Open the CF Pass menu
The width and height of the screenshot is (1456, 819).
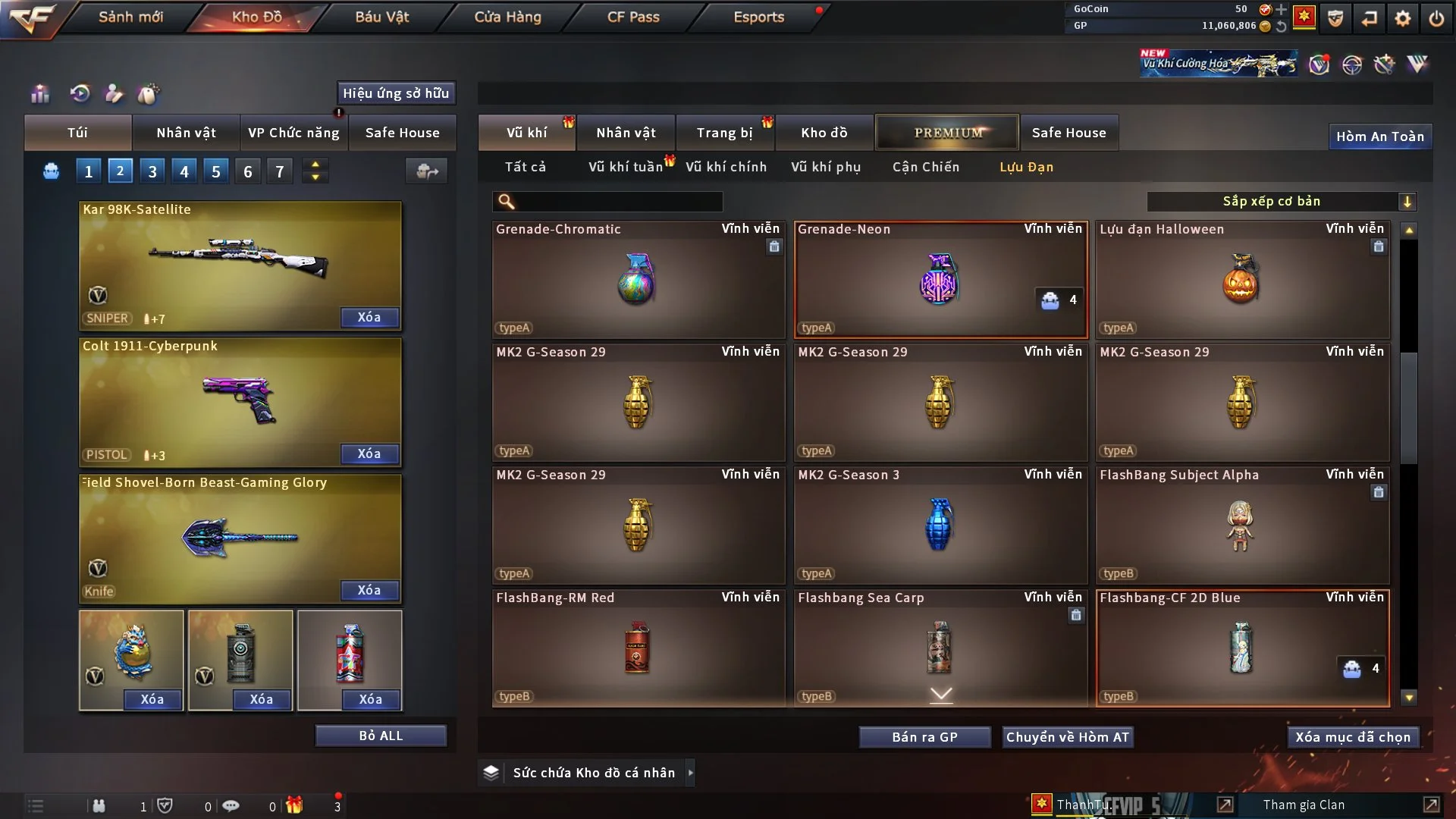[x=633, y=17]
